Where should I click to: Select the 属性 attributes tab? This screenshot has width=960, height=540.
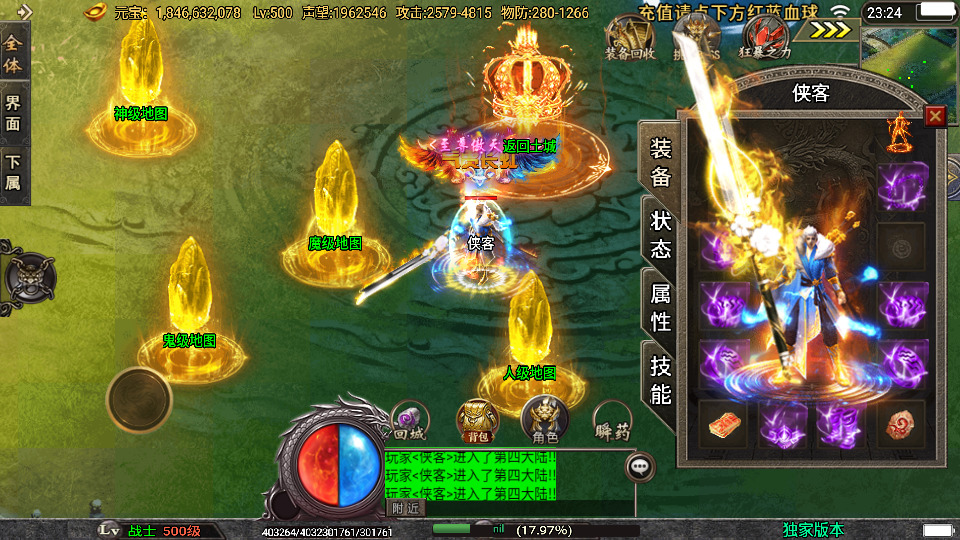tap(660, 307)
